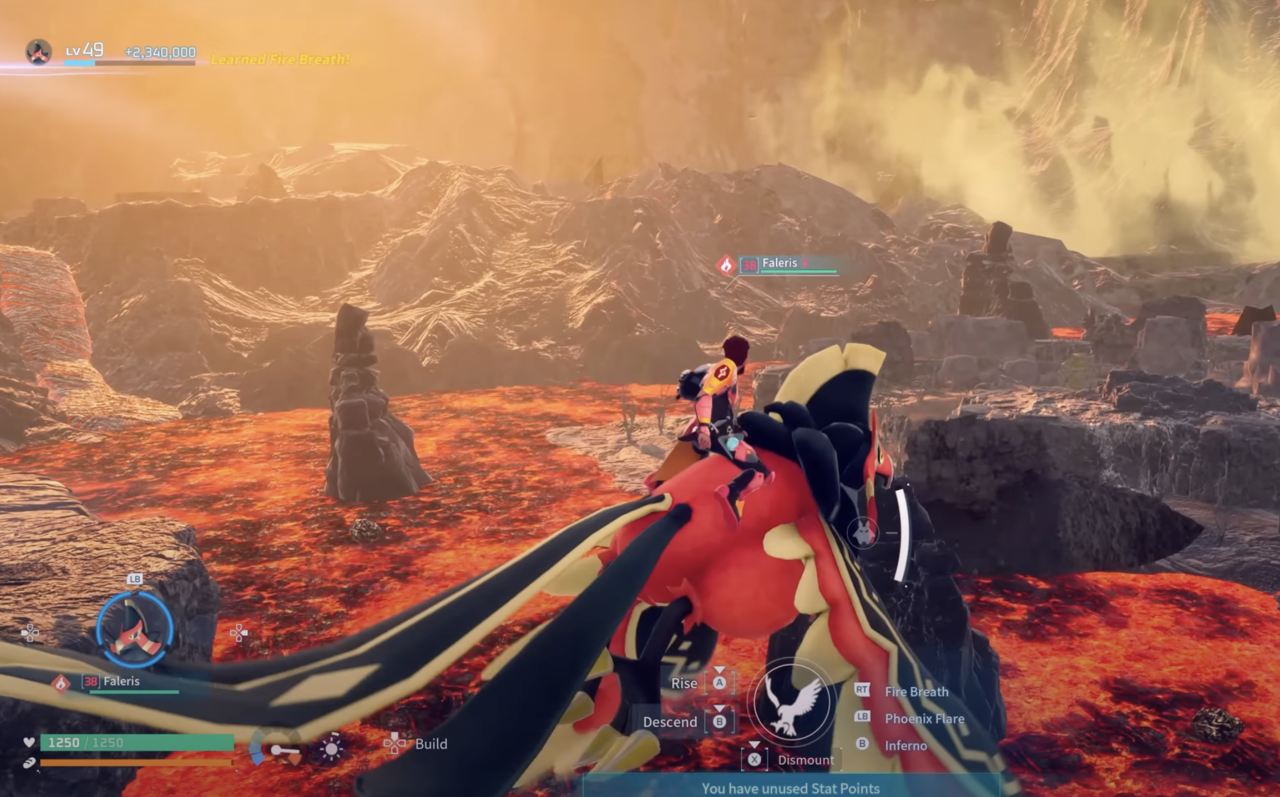Click the sun time-of-day icon
1280x797 pixels.
pyautogui.click(x=331, y=747)
